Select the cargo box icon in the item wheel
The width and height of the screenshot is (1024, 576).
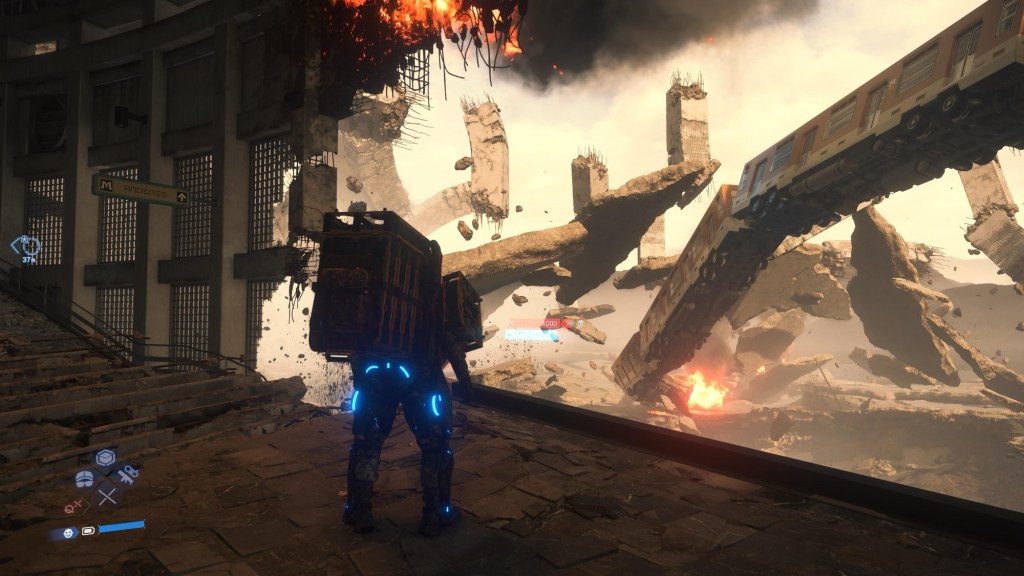coord(105,458)
